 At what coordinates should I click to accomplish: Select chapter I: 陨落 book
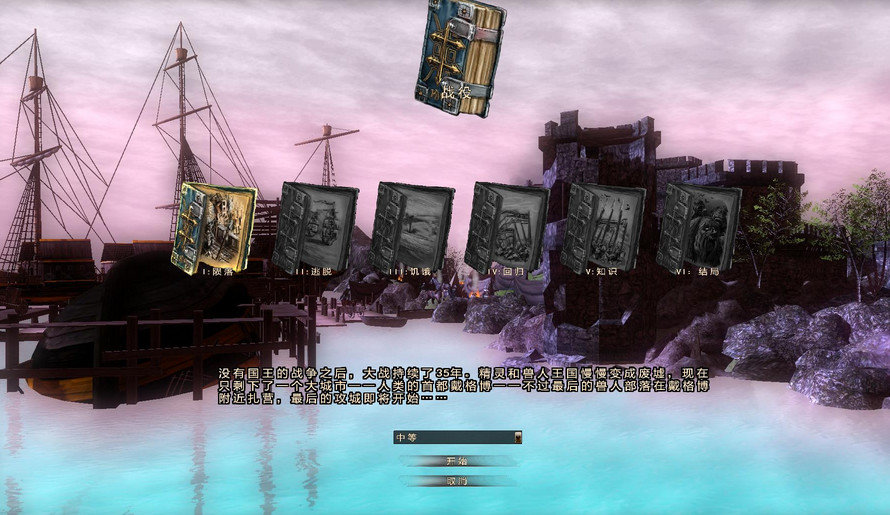(212, 227)
